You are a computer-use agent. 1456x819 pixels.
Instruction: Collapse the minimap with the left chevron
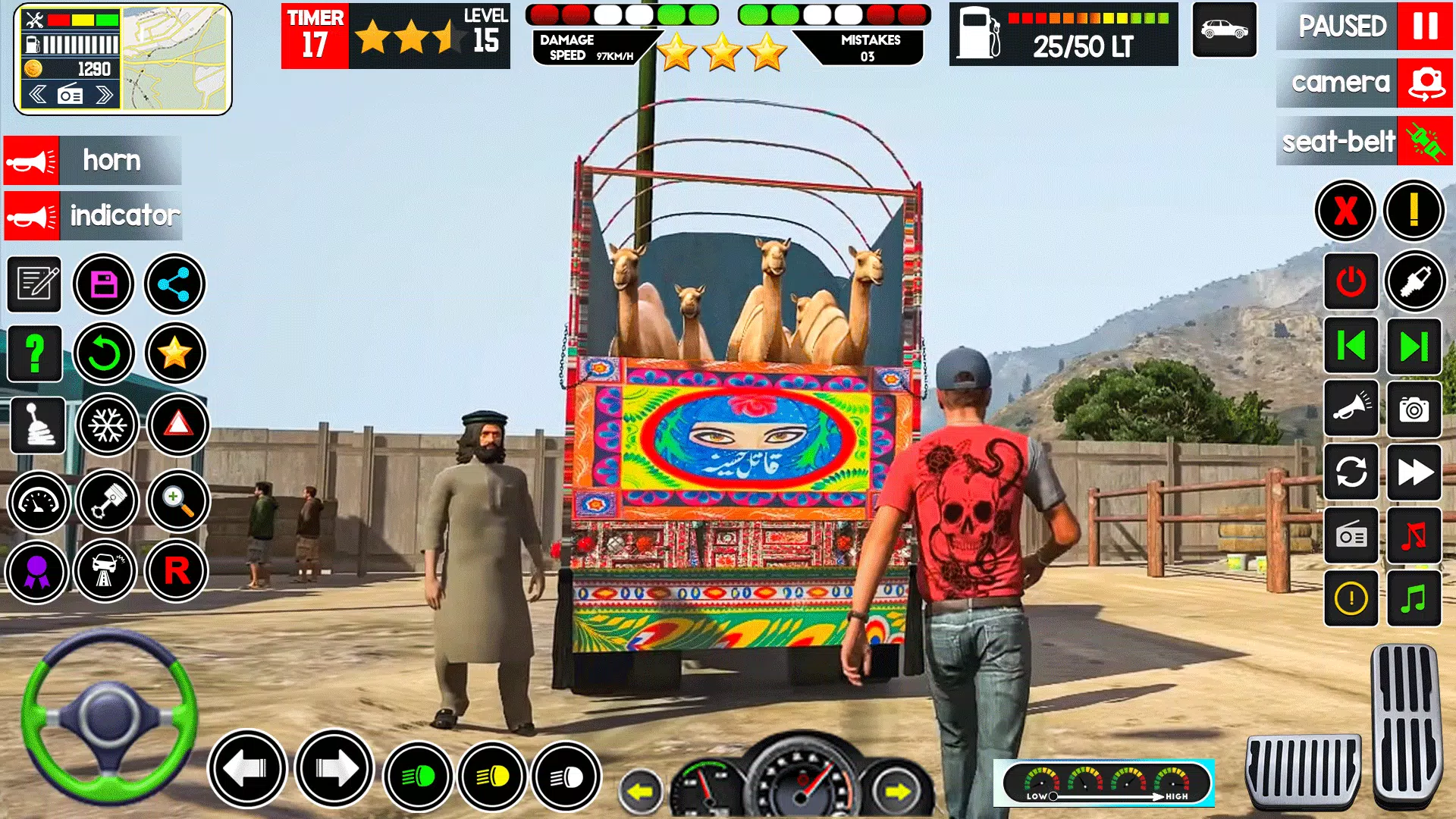[36, 93]
